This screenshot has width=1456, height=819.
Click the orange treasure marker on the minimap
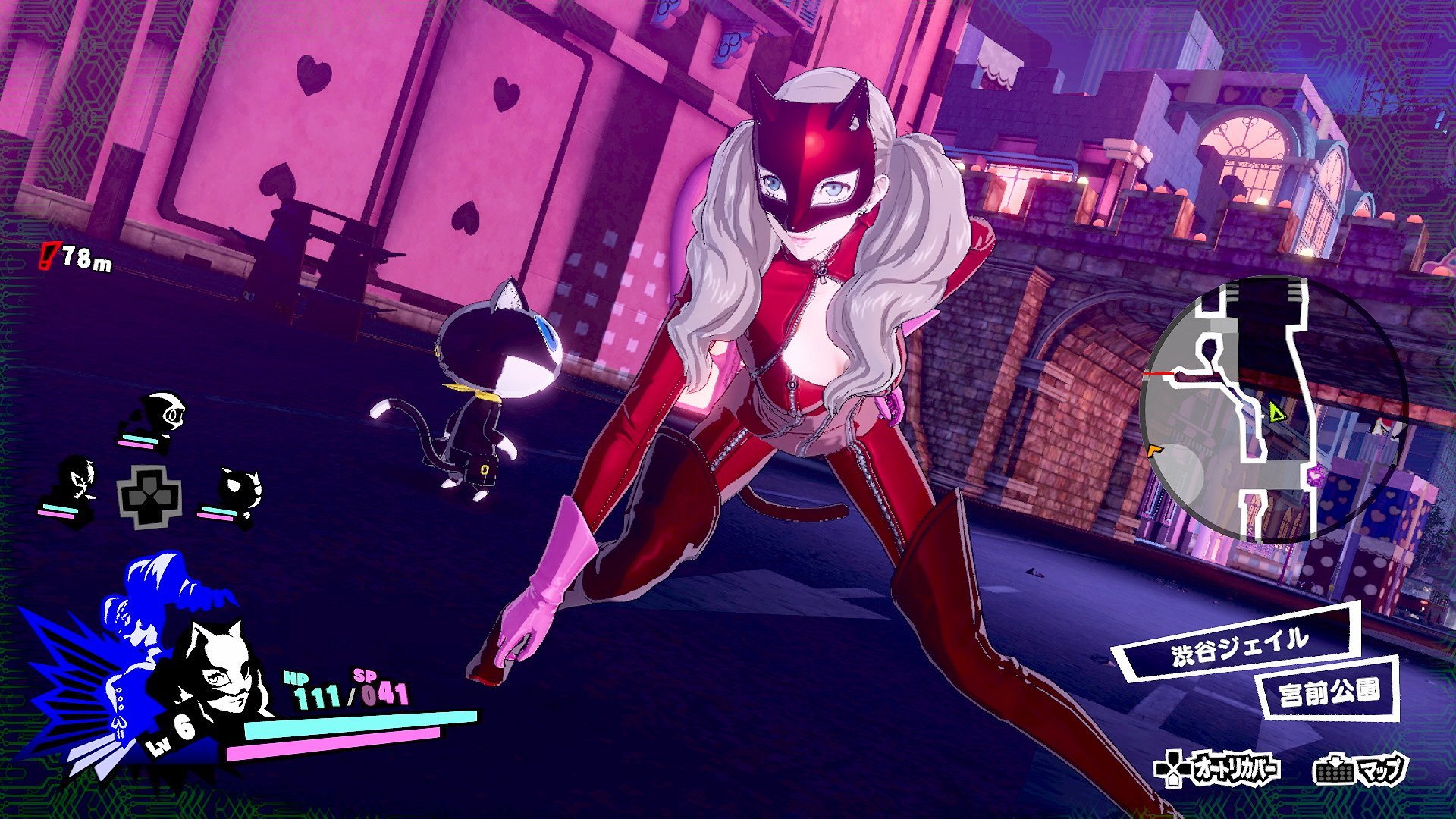[x=1153, y=449]
